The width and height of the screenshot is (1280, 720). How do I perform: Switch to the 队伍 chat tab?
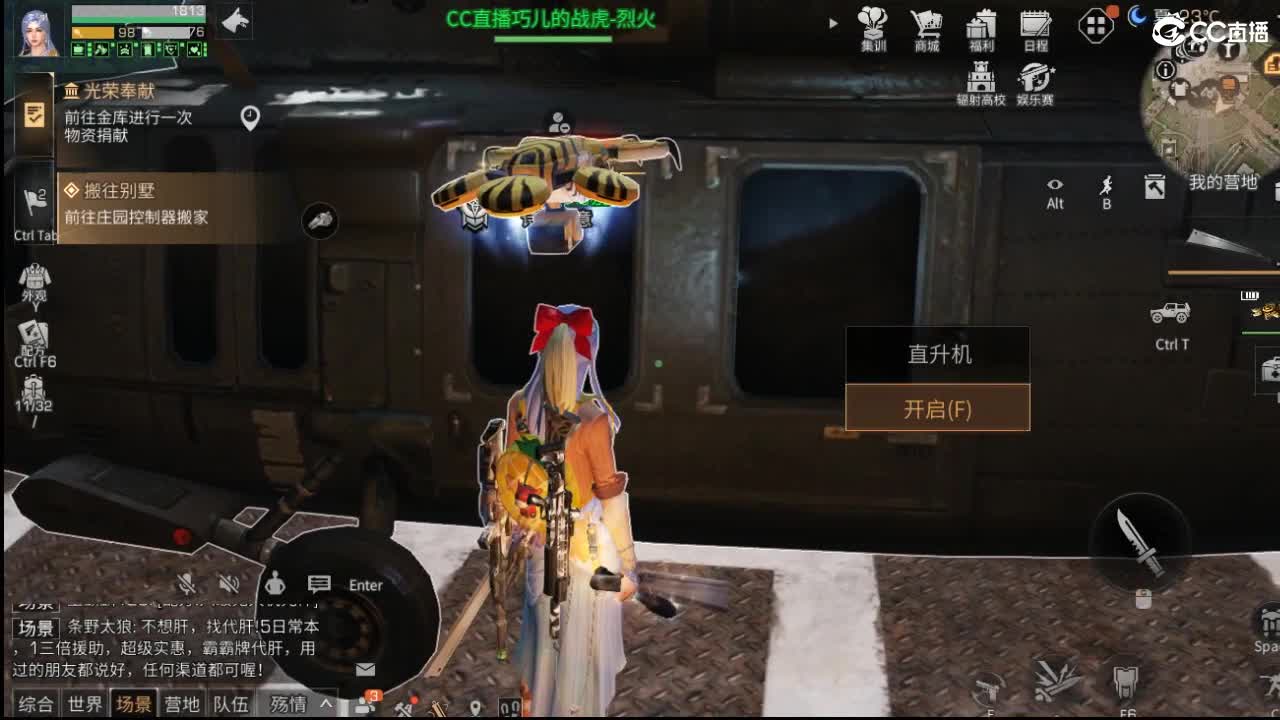coord(230,703)
